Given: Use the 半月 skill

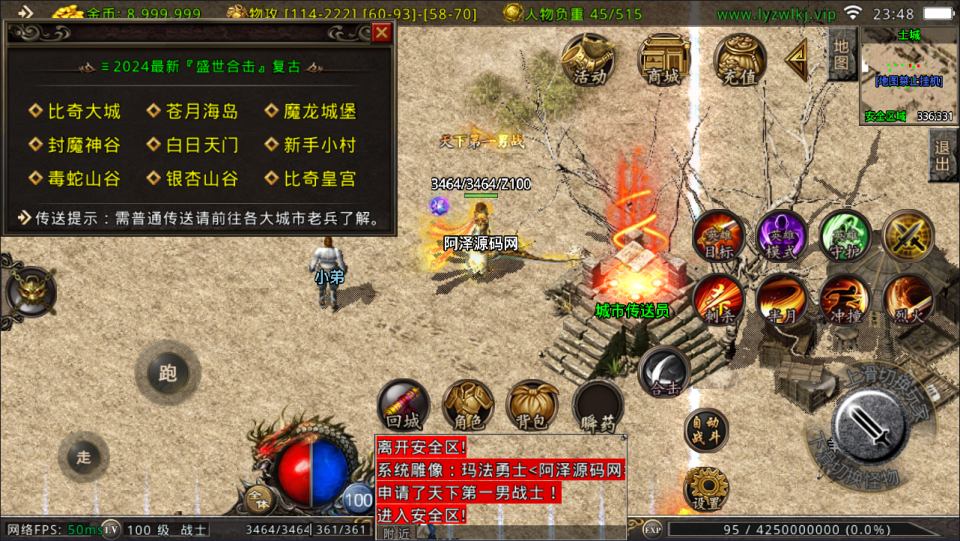Looking at the screenshot, I should (x=781, y=299).
